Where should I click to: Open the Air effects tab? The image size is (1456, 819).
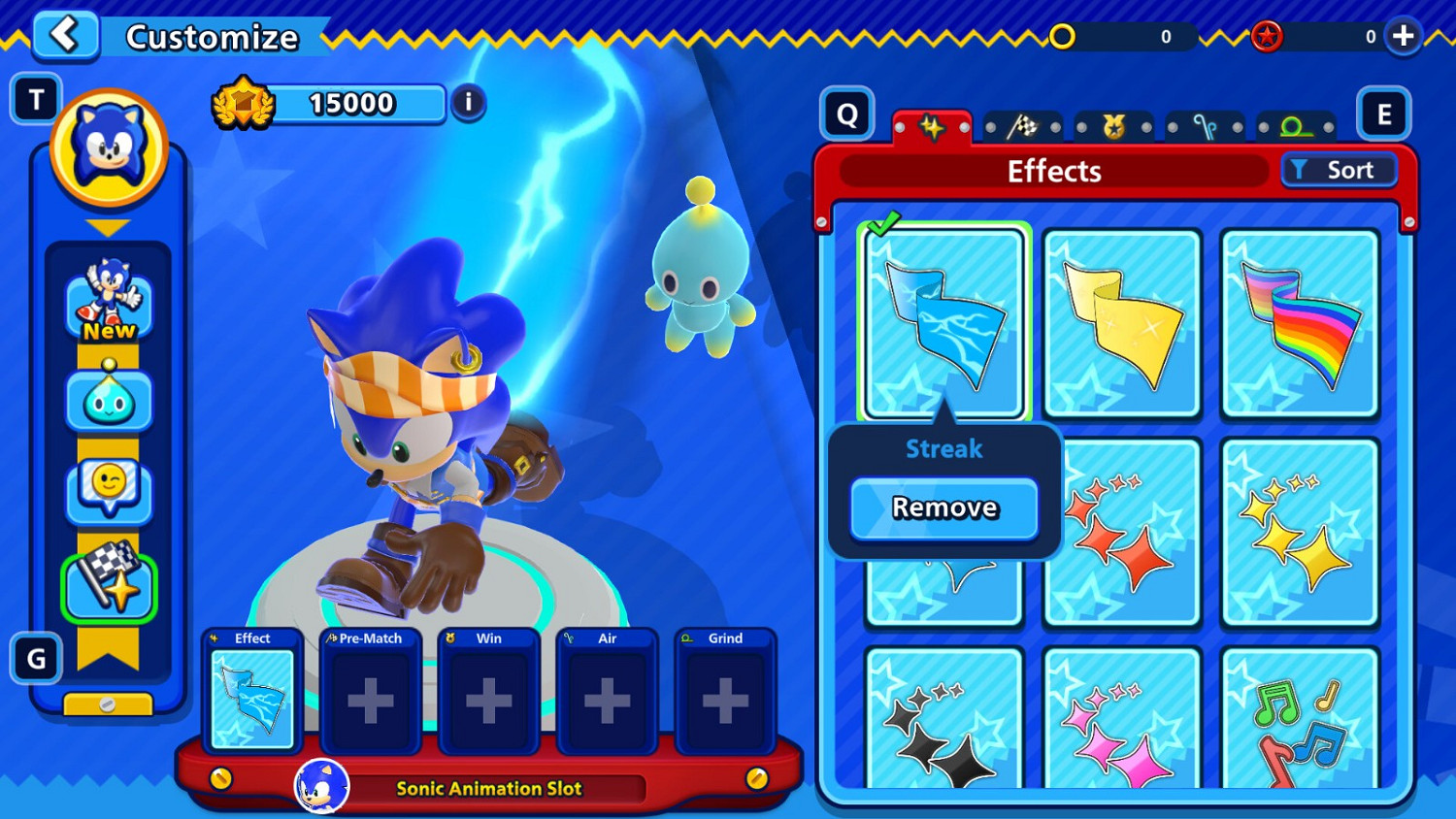tap(1206, 126)
